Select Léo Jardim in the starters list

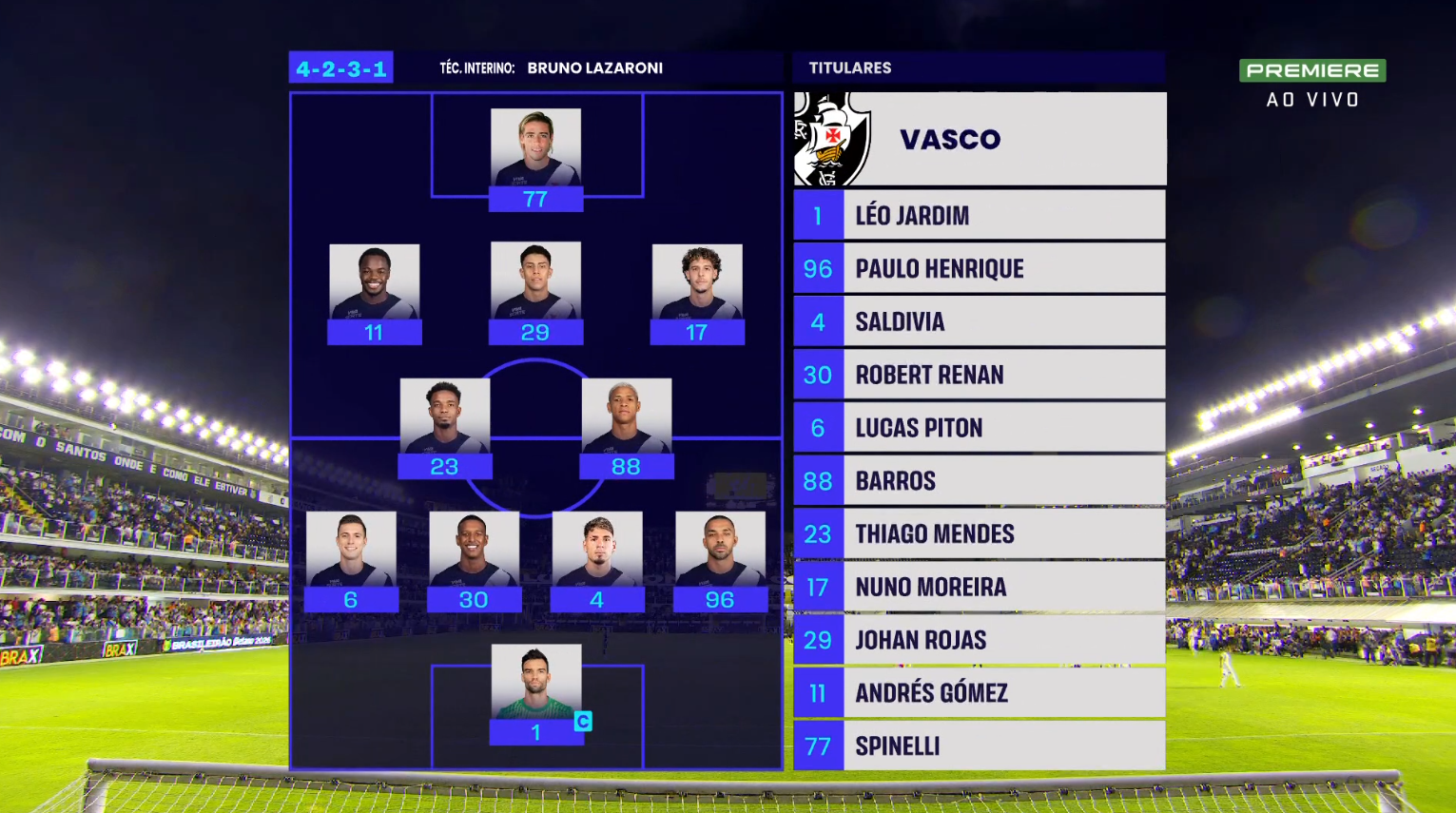979,215
